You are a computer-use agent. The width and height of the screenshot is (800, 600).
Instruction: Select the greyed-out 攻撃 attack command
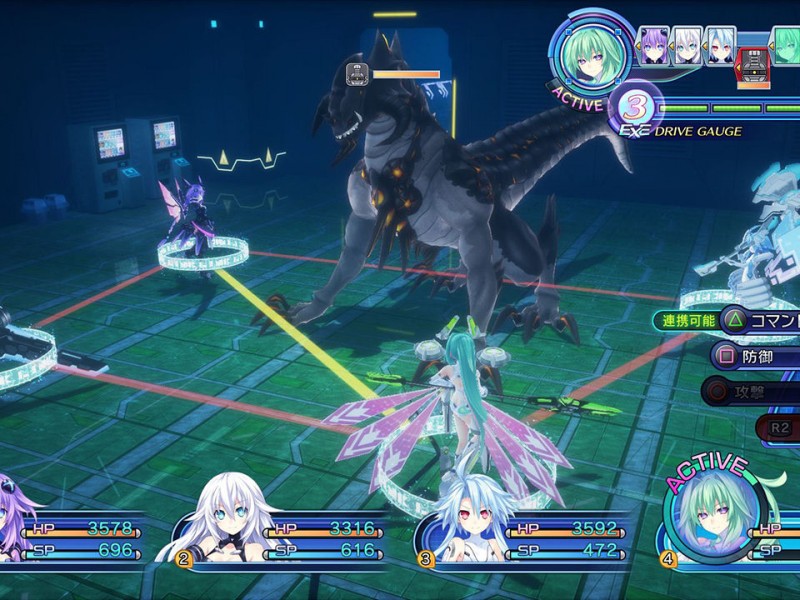tap(750, 391)
